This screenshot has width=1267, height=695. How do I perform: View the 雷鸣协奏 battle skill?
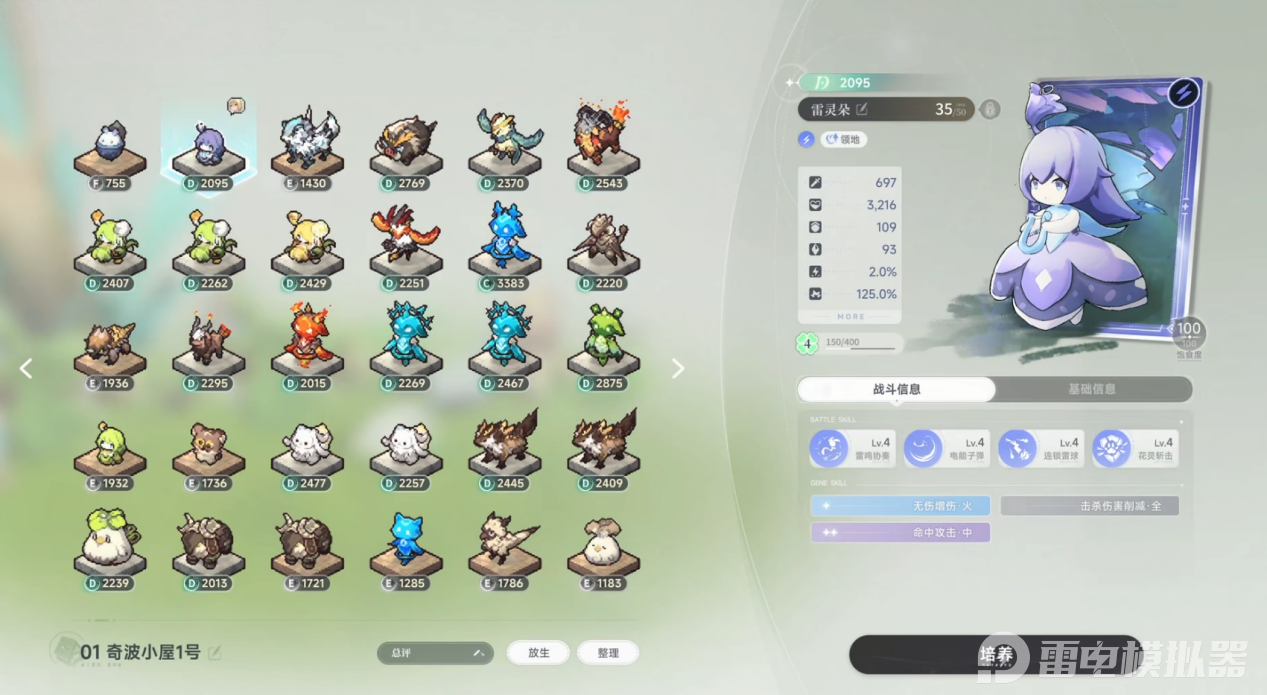848,448
